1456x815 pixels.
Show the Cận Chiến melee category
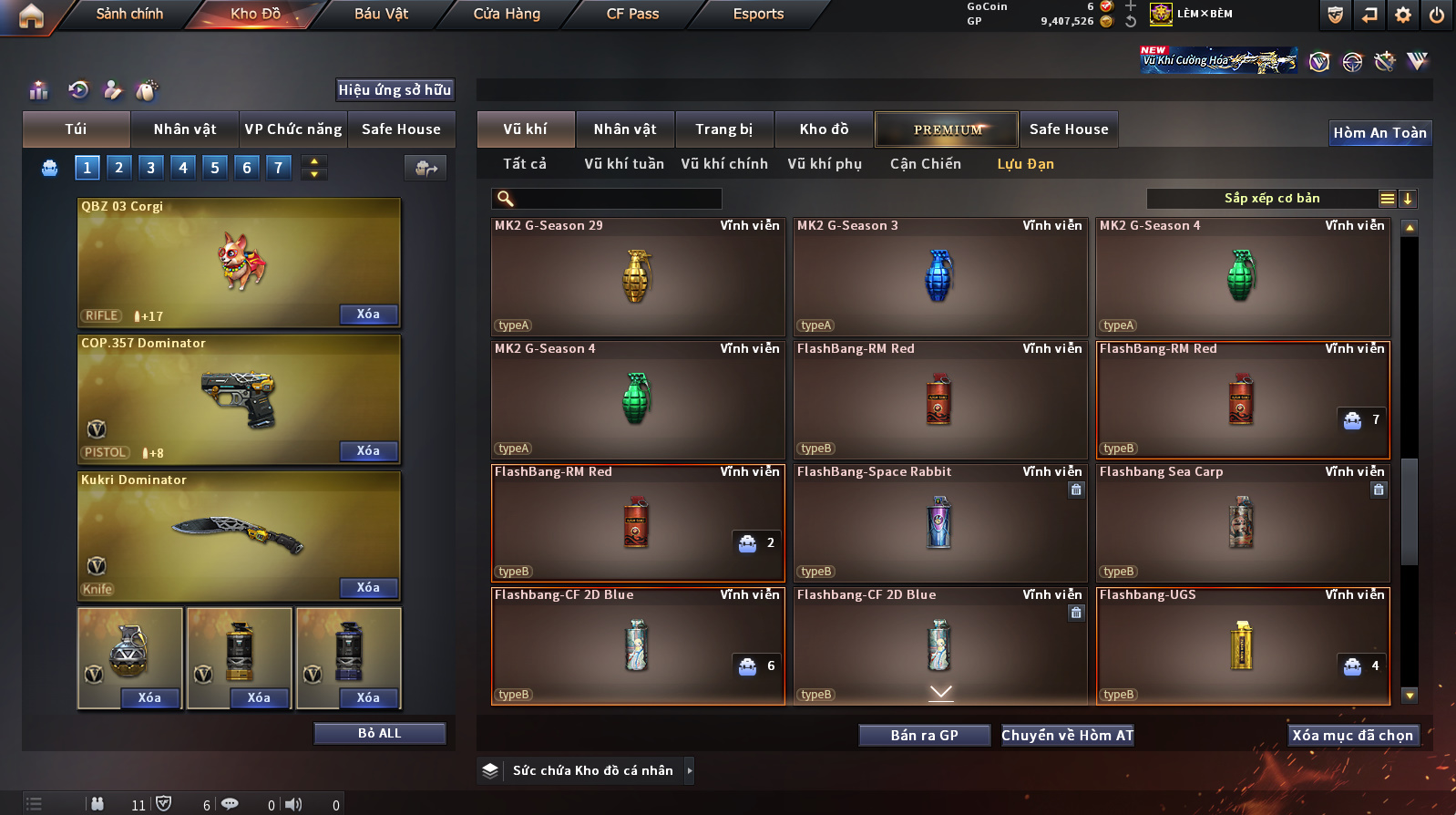[x=925, y=164]
